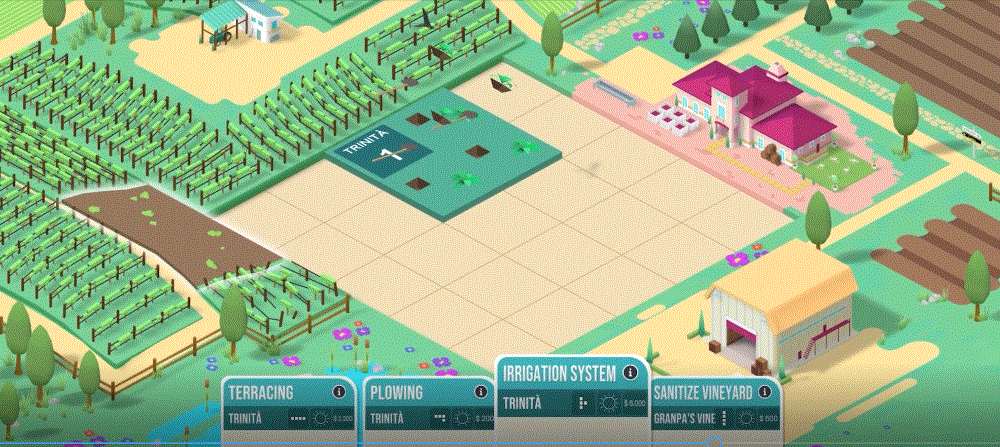Viewport: 1000px width, 447px height.
Task: Open the Plowing card info icon
Action: click(x=482, y=392)
